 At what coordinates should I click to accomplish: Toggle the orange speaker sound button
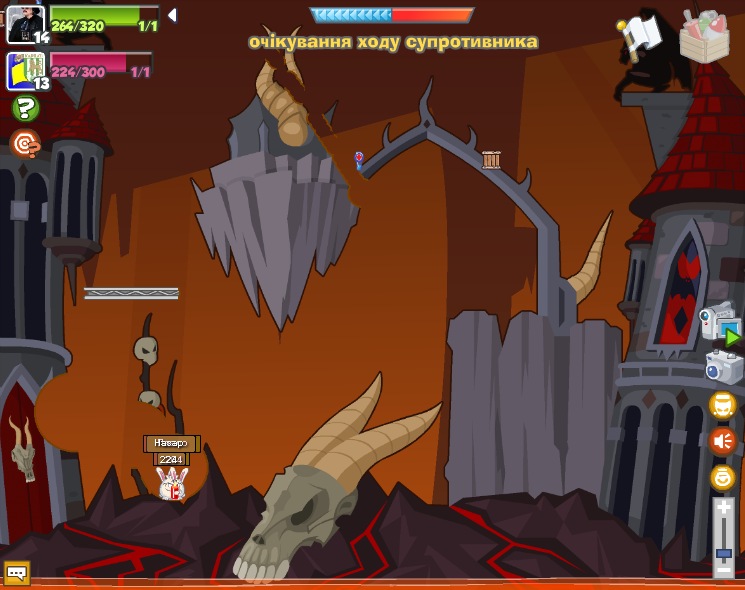[x=722, y=441]
